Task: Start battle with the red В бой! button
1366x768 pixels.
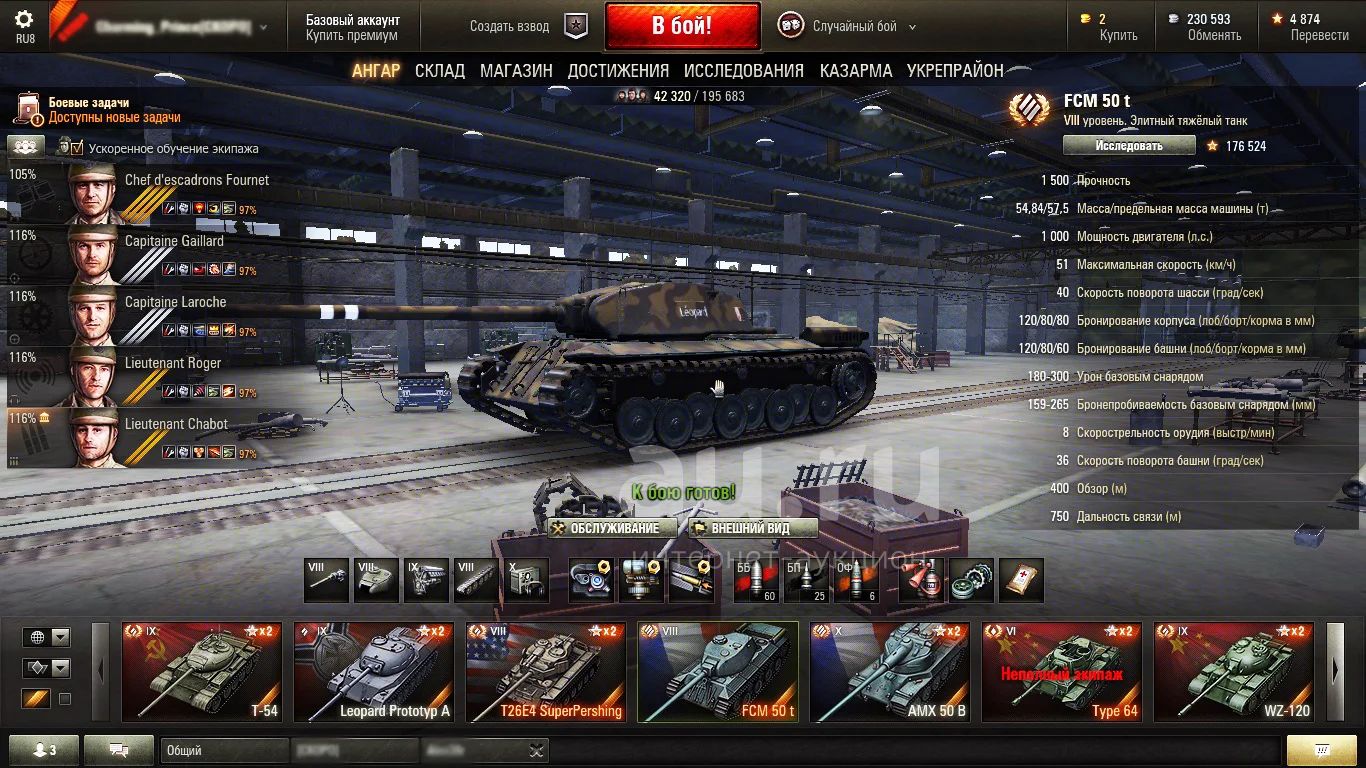Action: [682, 26]
